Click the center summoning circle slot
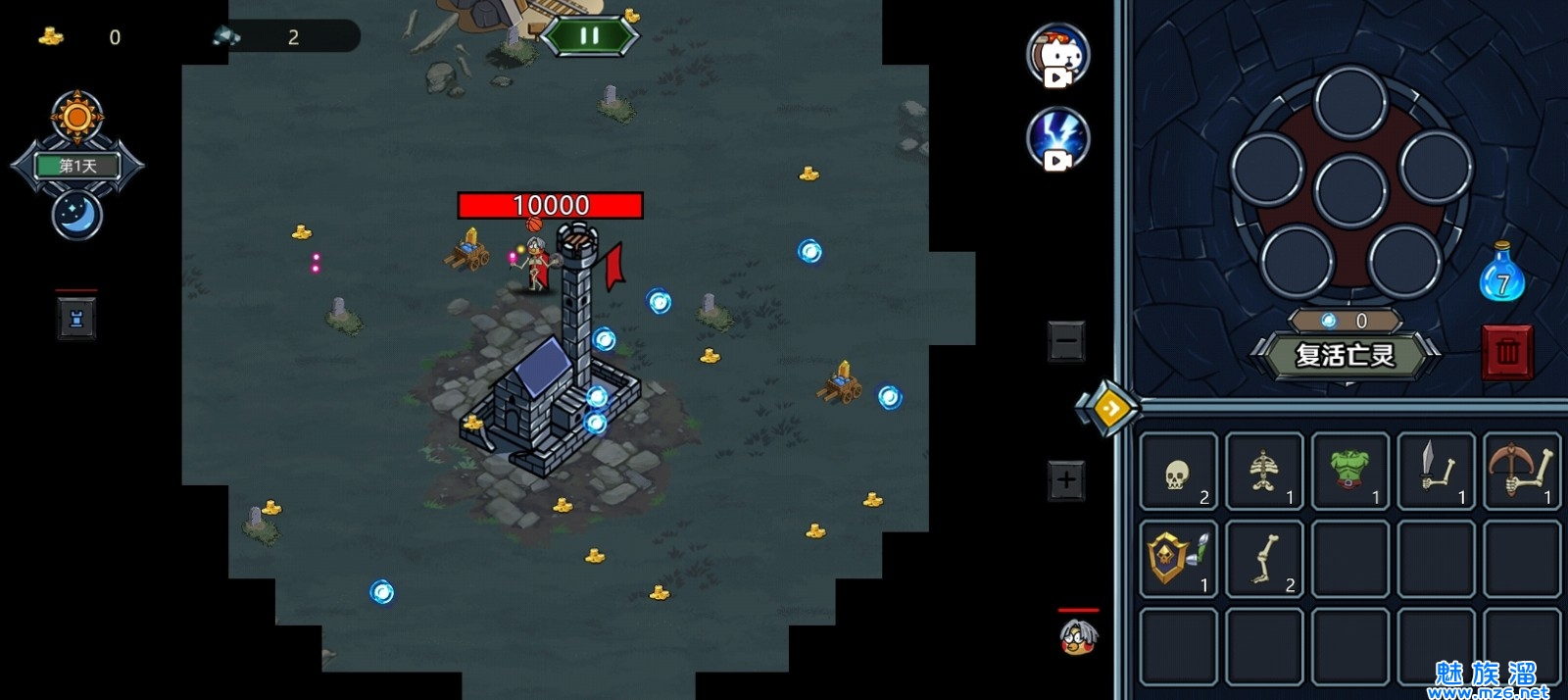The image size is (1568, 700). coord(1350,190)
